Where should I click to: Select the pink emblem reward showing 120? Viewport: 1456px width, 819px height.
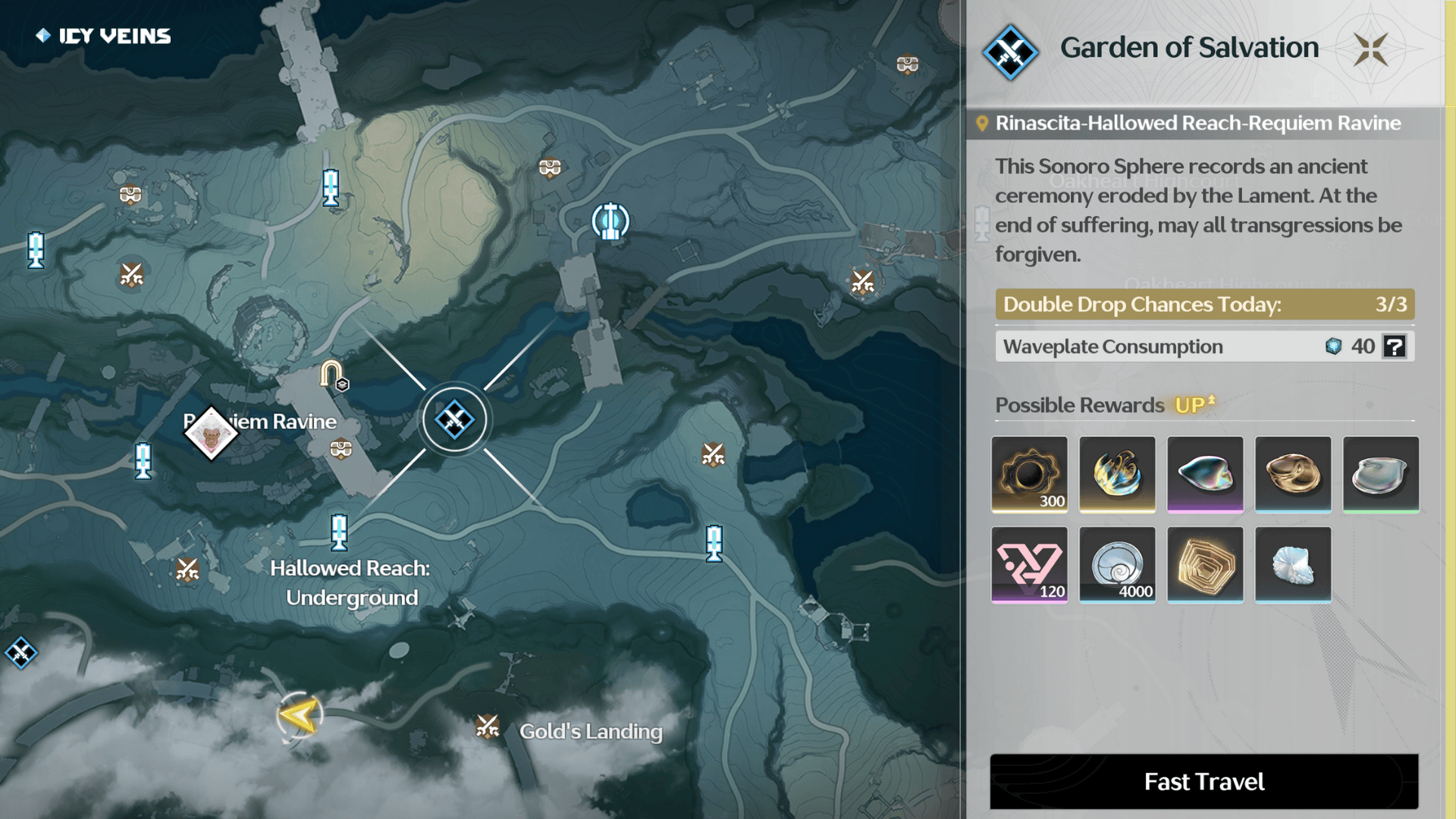pos(1029,564)
